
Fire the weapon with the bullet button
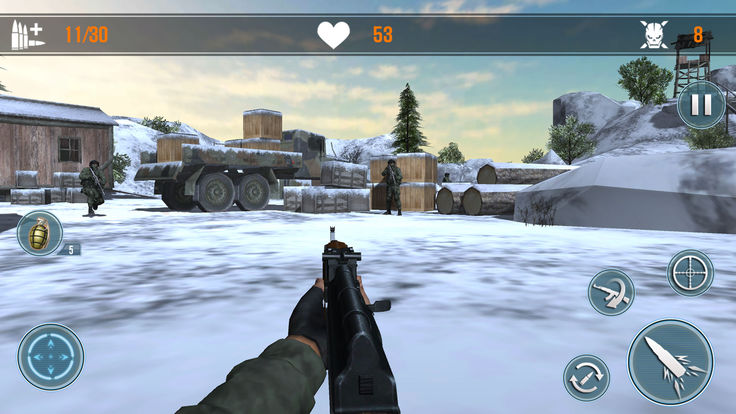click(670, 361)
